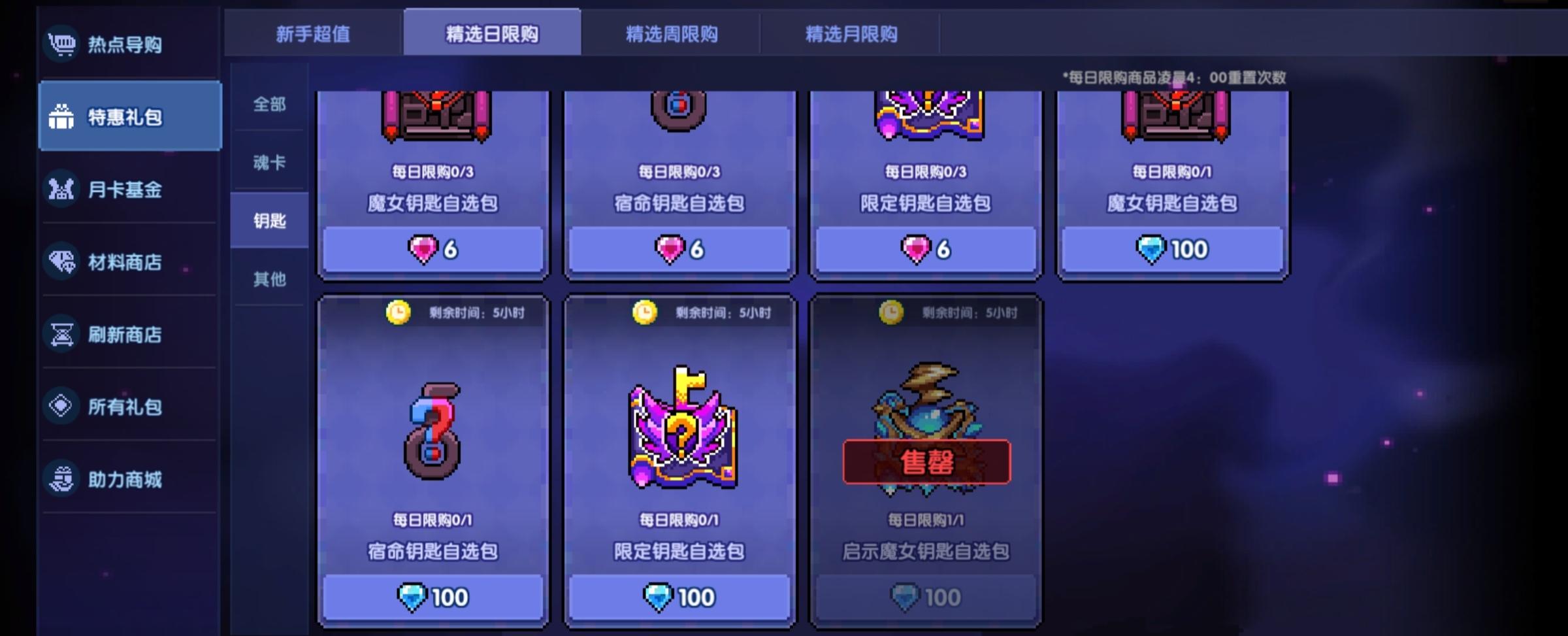The height and width of the screenshot is (636, 1568).
Task: Click the 材料商店 gem material shop icon
Action: pos(62,261)
